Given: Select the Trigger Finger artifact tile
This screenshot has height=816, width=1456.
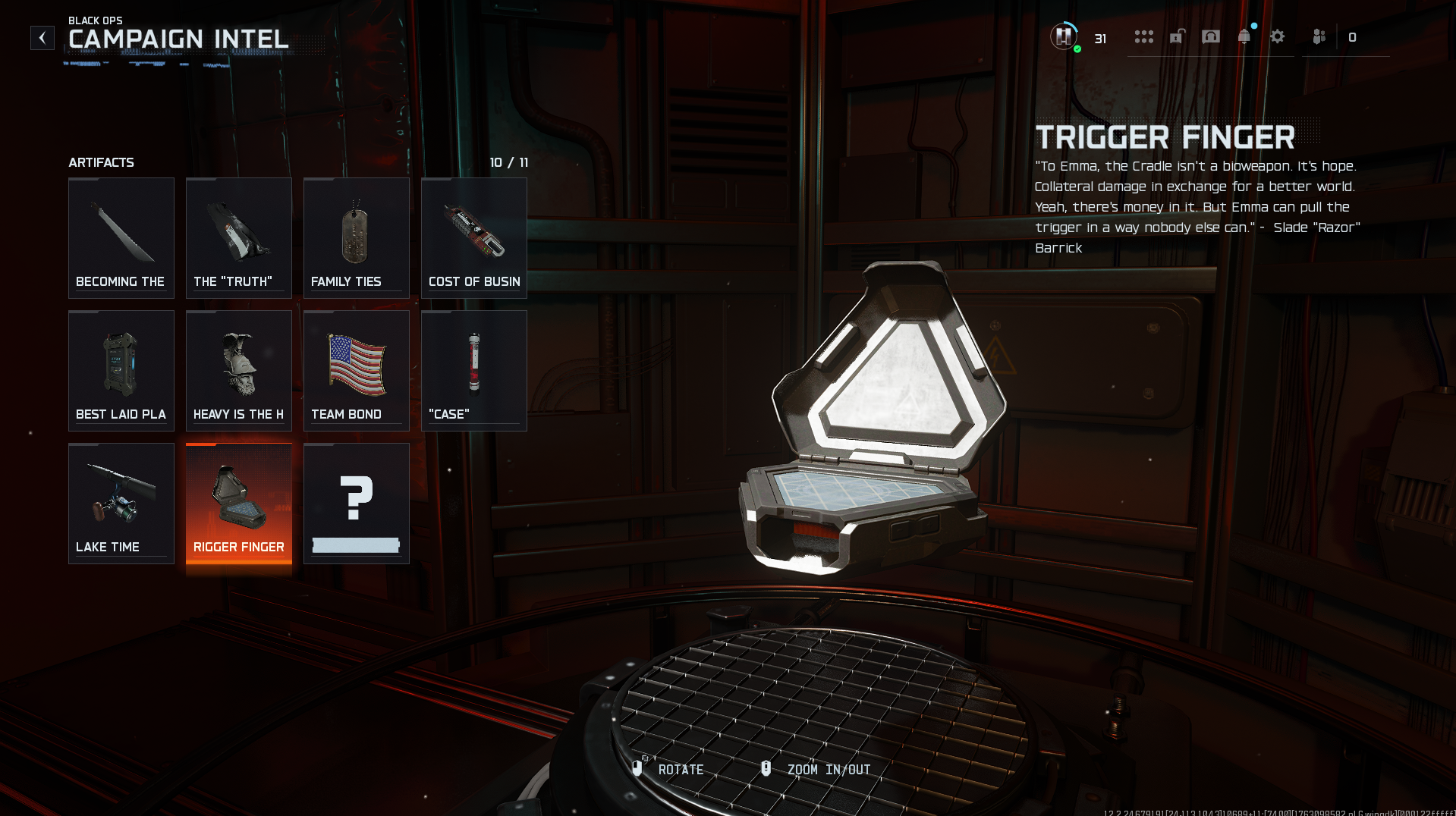Looking at the screenshot, I should [x=239, y=504].
